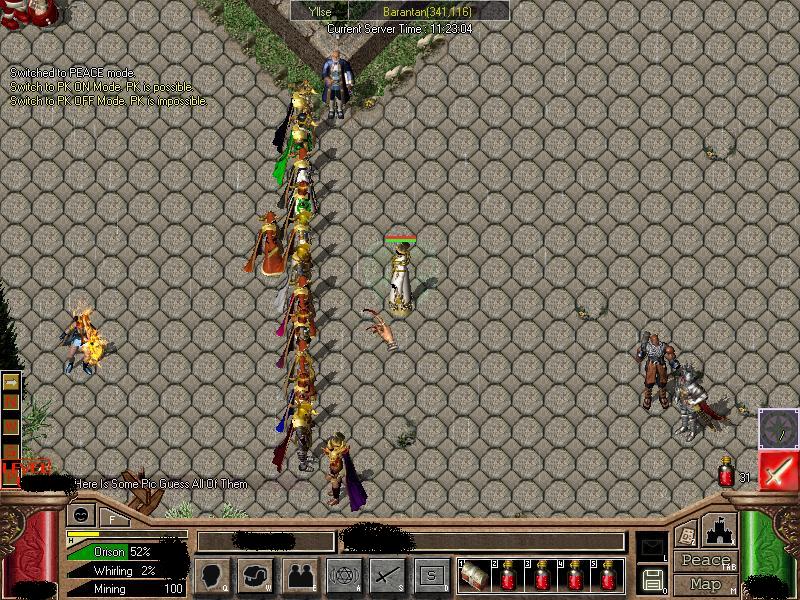Image resolution: width=800 pixels, height=600 pixels.
Task: Open the Map button
Action: [x=706, y=584]
